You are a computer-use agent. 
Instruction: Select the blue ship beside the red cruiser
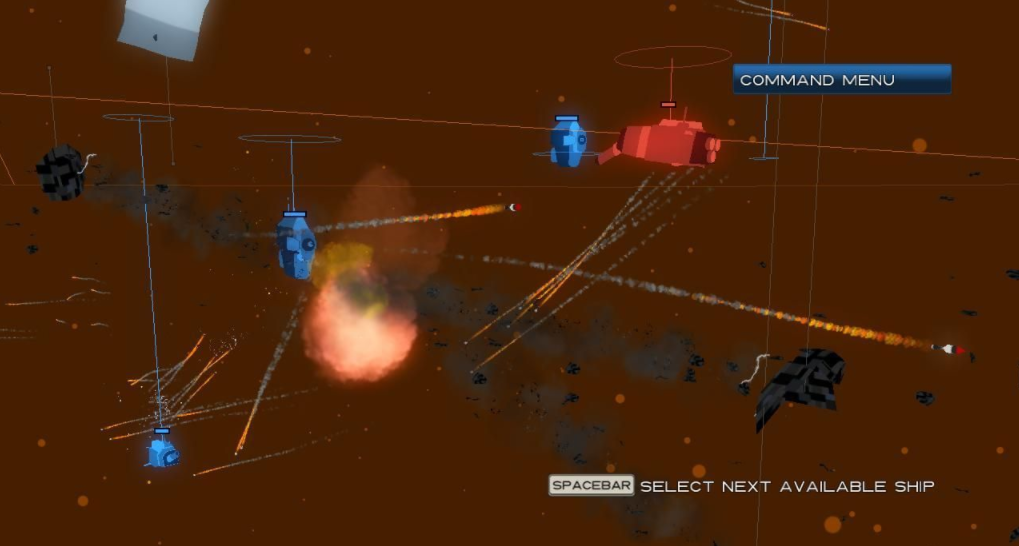[568, 143]
